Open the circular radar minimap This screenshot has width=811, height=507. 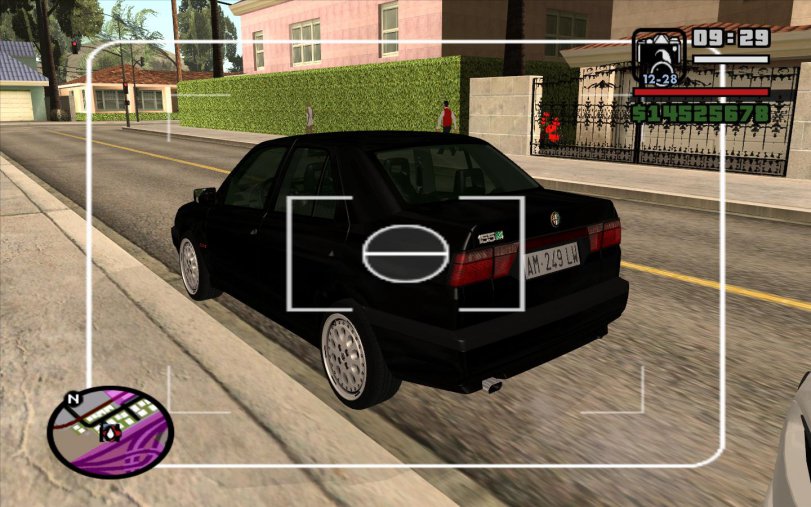[x=111, y=431]
